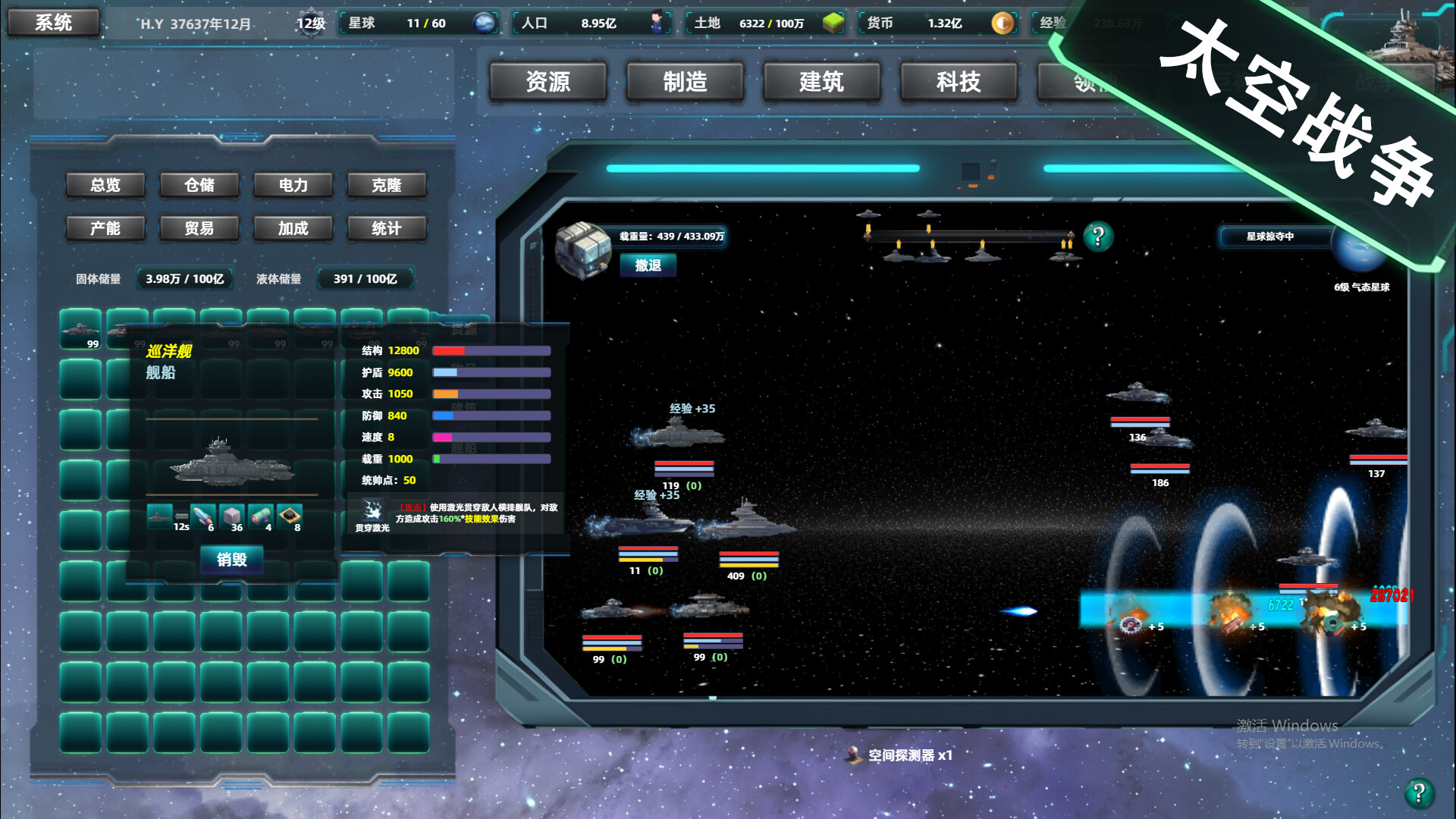1456x819 pixels.
Task: Click the population avatar icon beside 人口
Action: pos(657,23)
